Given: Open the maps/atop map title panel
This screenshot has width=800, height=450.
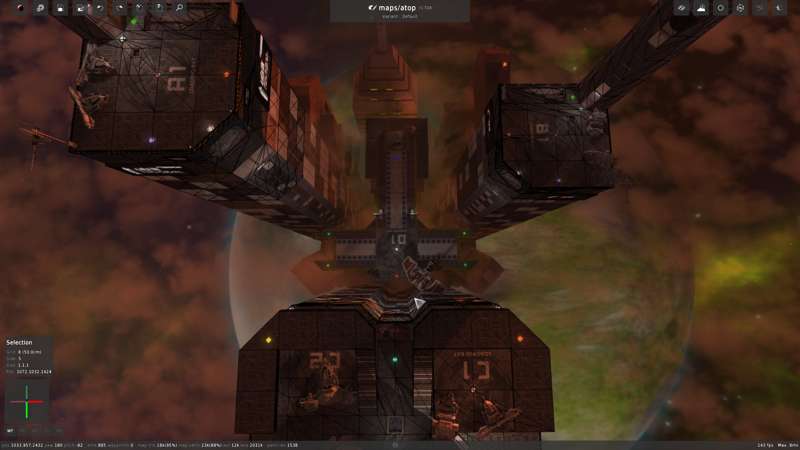Looking at the screenshot, I should tap(400, 10).
